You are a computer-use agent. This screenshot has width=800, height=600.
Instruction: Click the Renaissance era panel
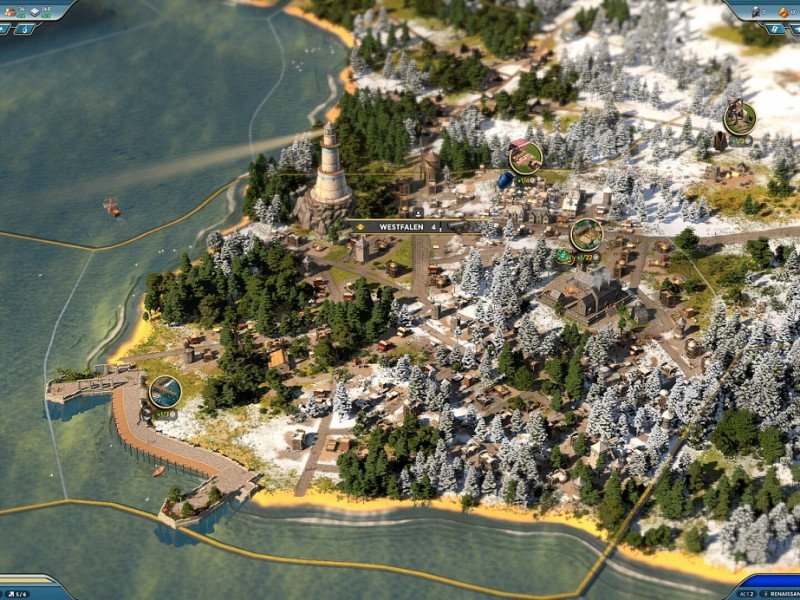coord(771,590)
